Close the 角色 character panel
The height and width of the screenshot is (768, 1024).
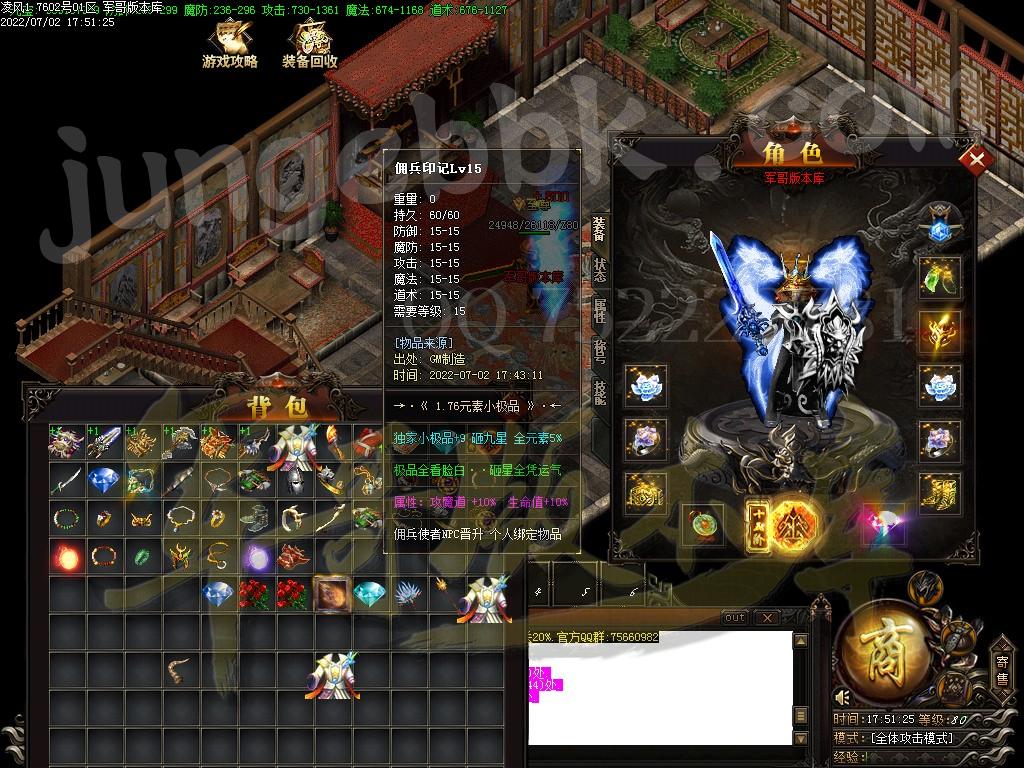(x=974, y=160)
